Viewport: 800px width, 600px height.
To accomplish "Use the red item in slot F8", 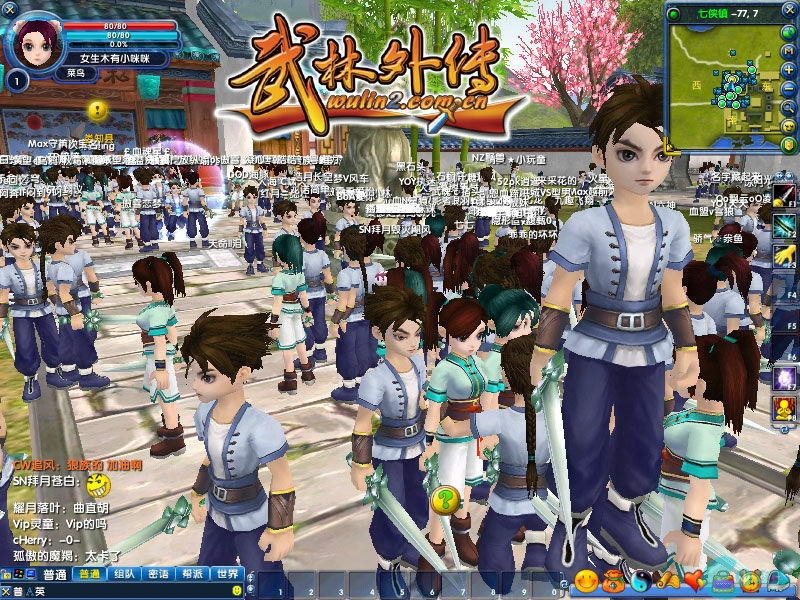I will tap(783, 408).
